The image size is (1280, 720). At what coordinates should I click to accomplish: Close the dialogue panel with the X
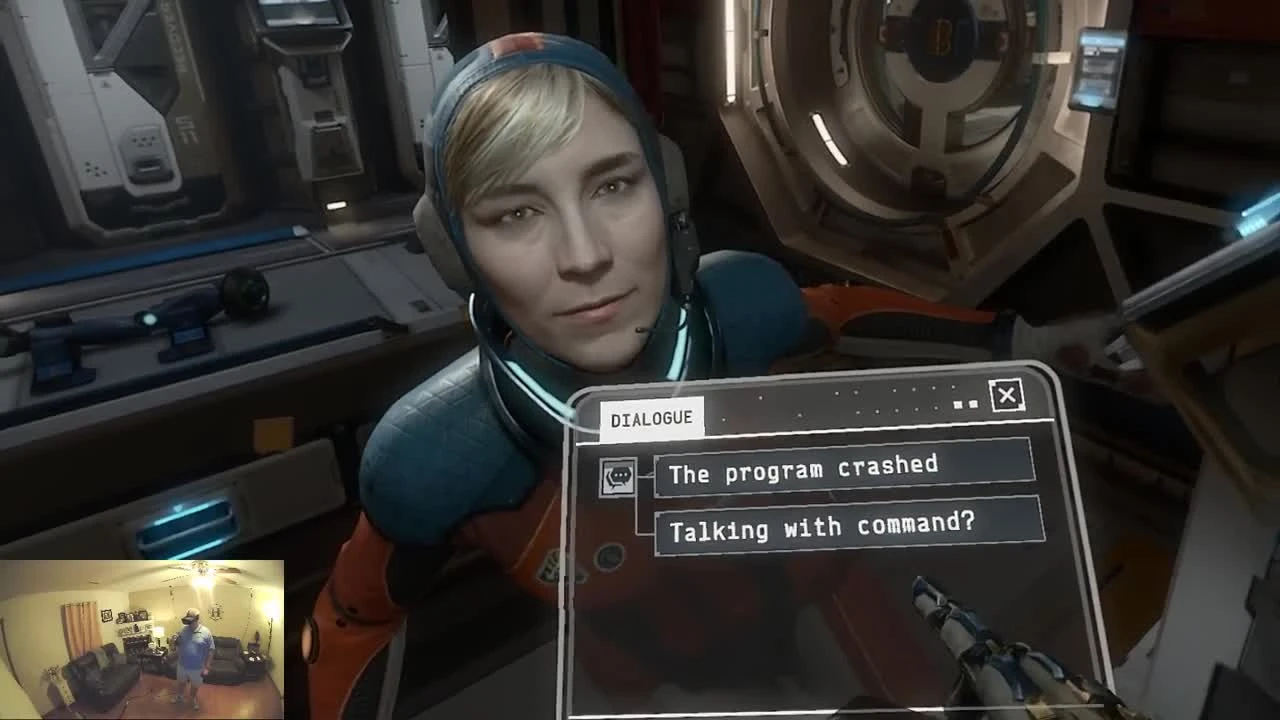coord(1007,396)
